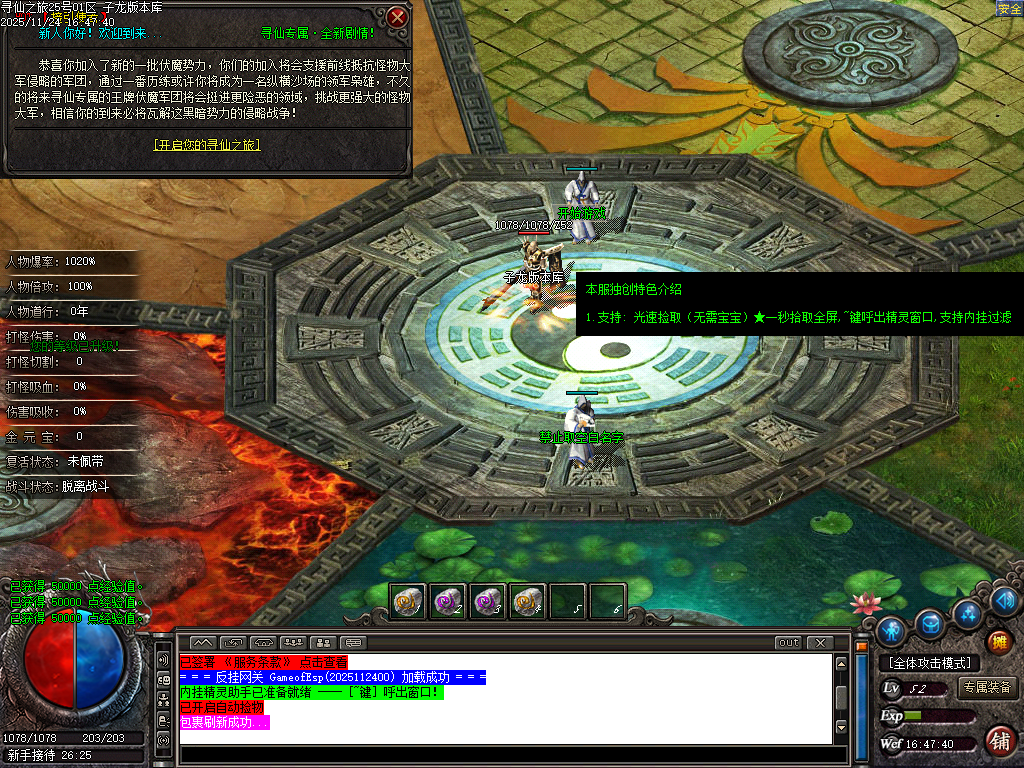Image resolution: width=1024 pixels, height=768 pixels.
Task: Select the scroll in hotbar slot 4
Action: coord(527,601)
